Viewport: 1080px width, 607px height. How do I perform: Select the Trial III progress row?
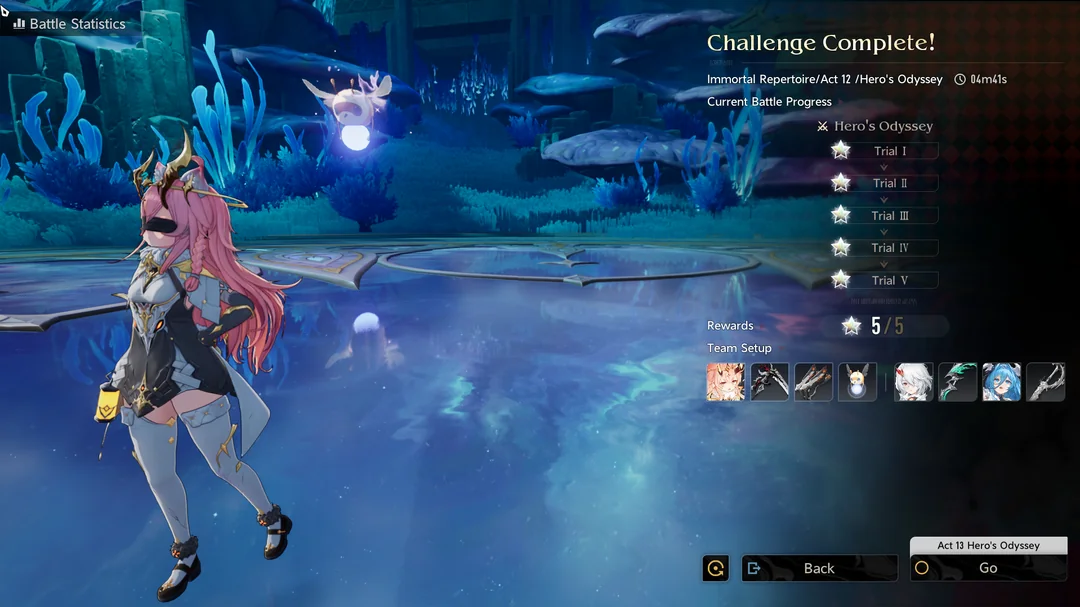point(888,215)
